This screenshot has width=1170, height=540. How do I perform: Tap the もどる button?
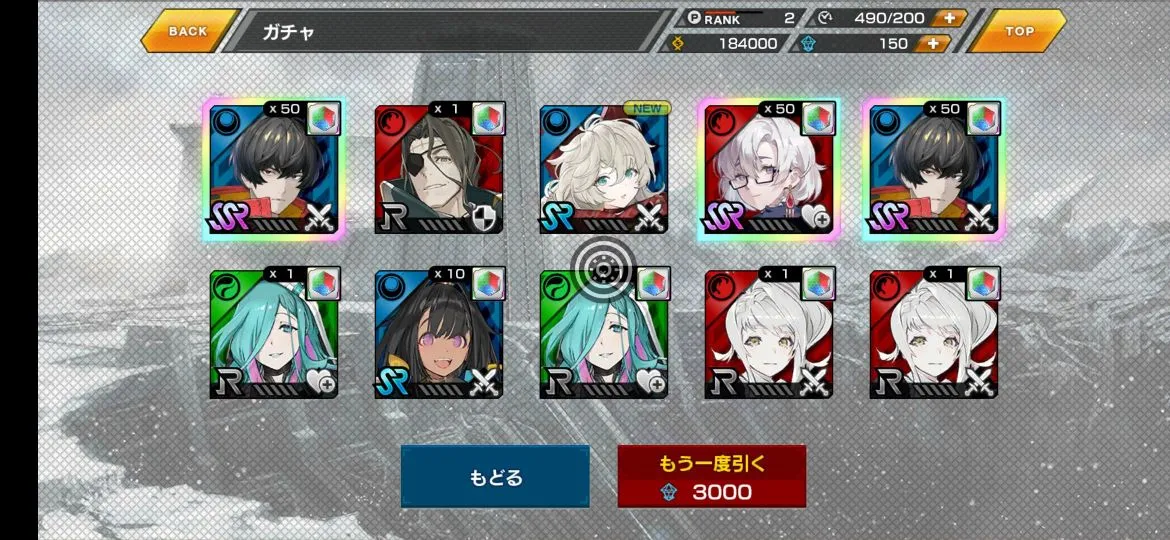(495, 477)
